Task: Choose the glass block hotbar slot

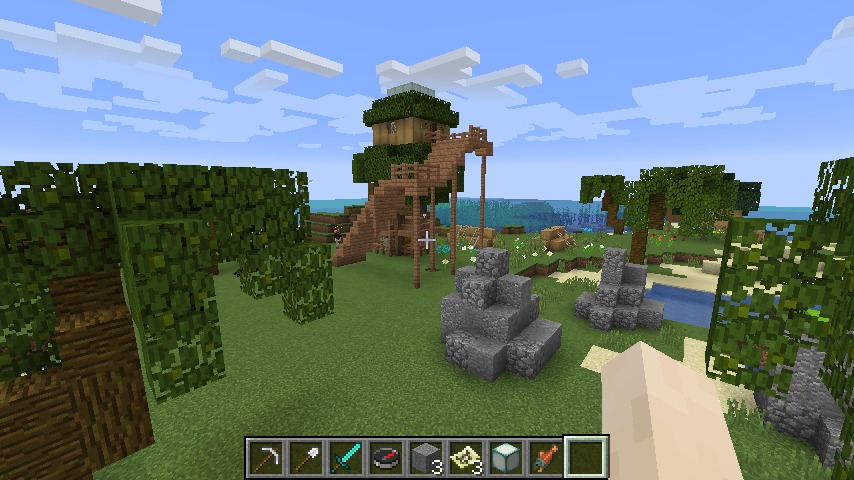Action: click(506, 457)
